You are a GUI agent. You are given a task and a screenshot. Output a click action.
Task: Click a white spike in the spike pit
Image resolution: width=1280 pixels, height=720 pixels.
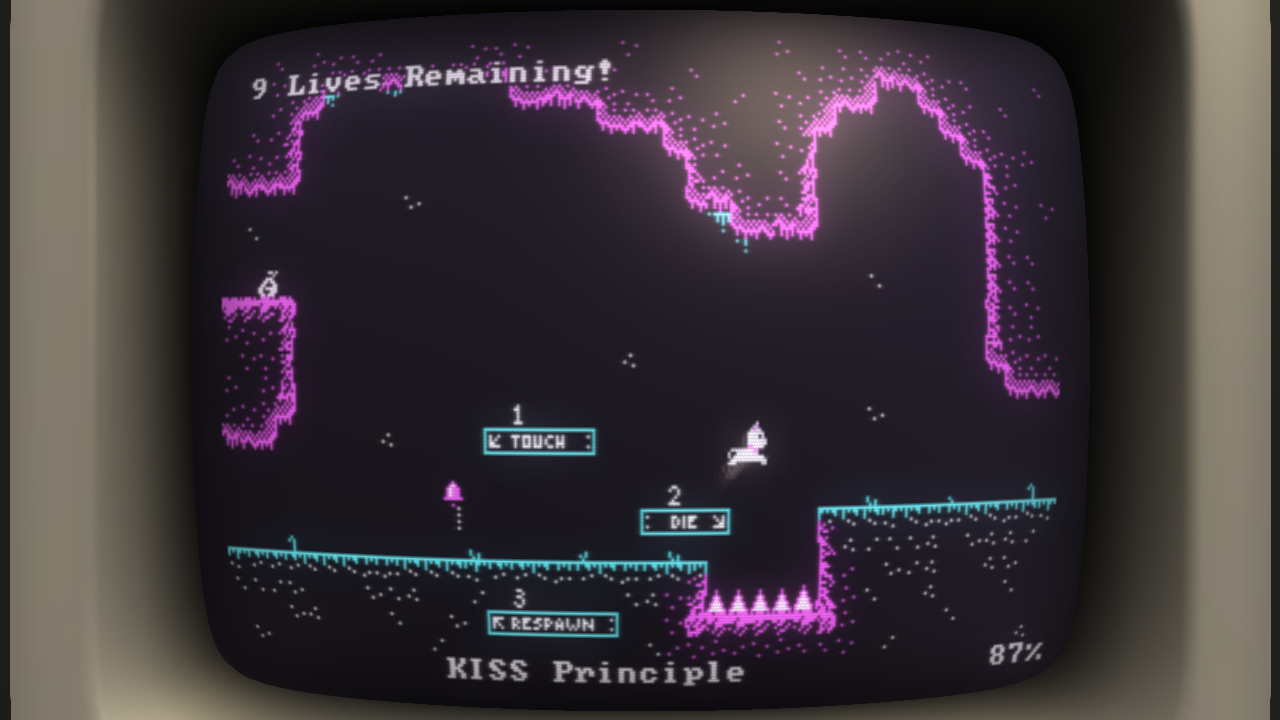pos(760,600)
